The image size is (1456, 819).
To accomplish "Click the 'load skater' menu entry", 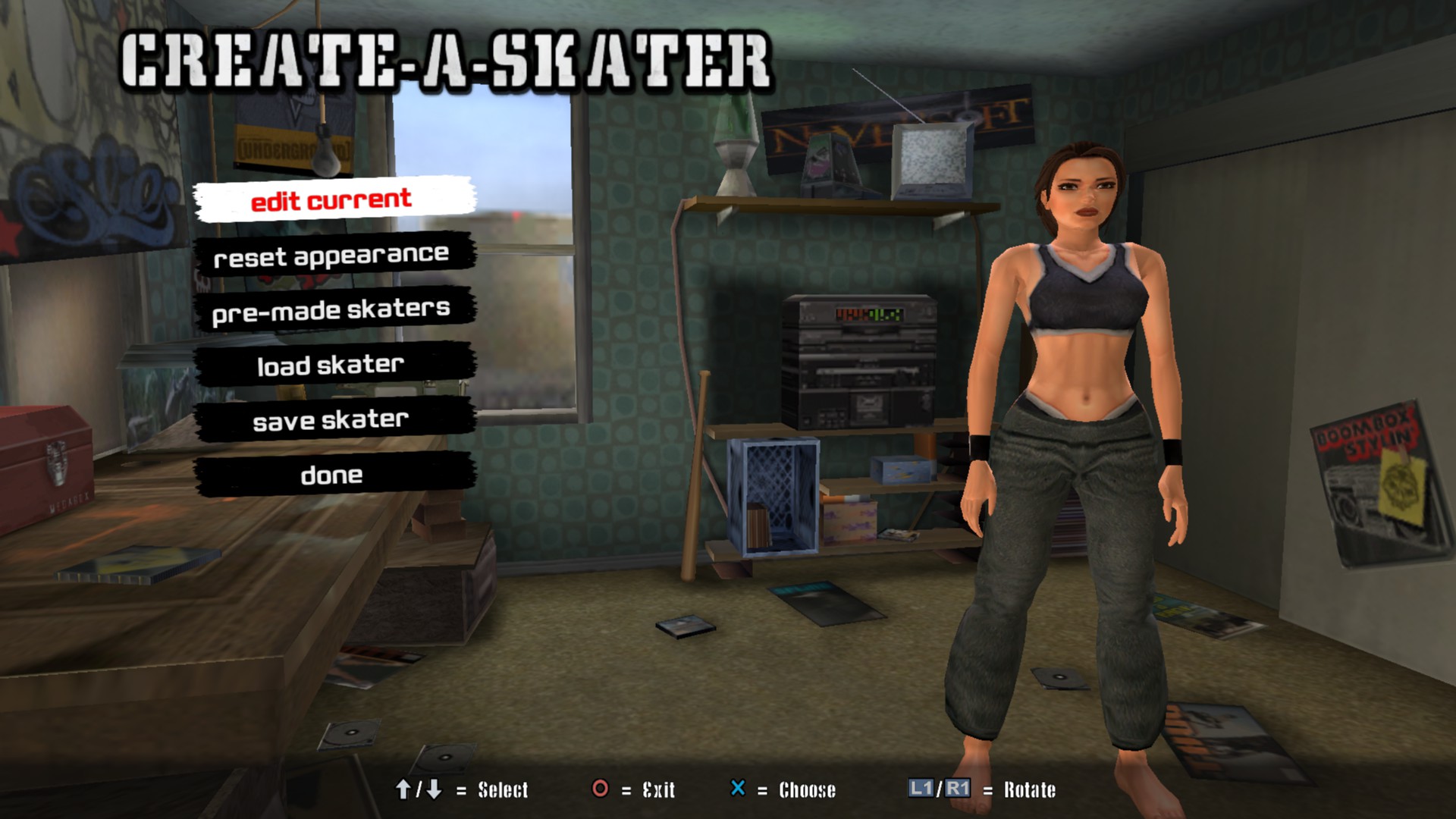I will (332, 365).
